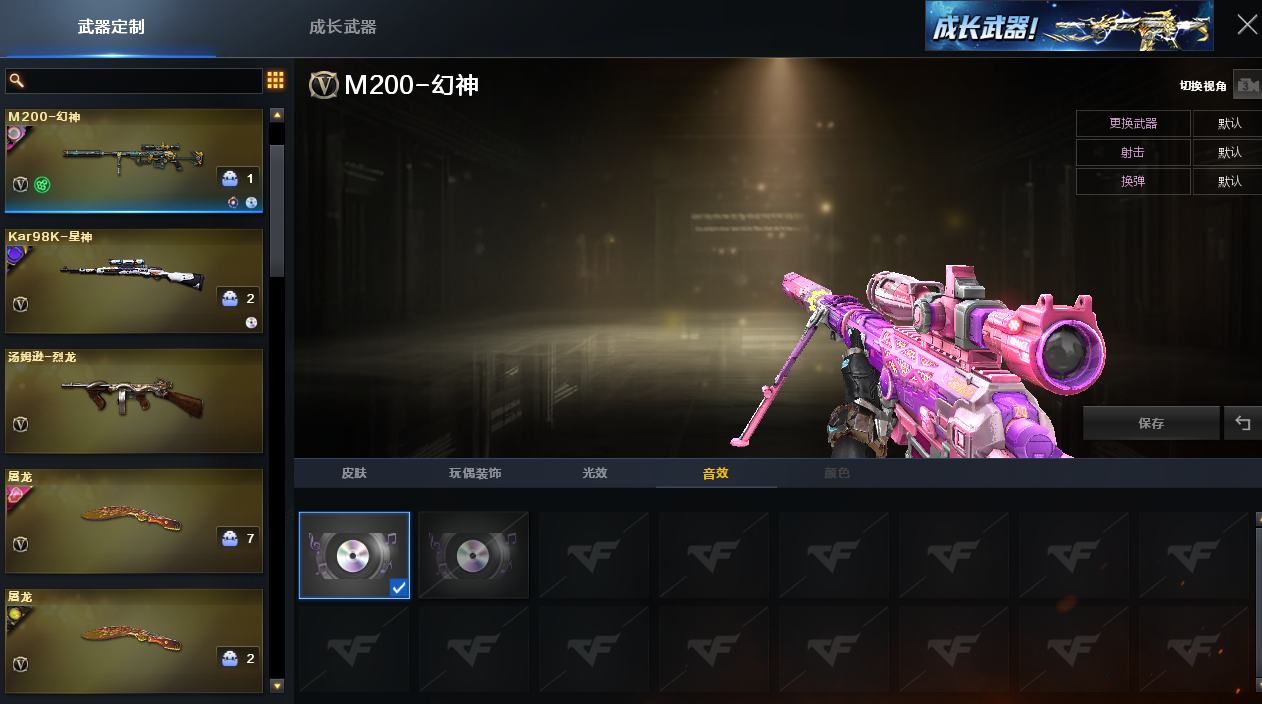Show the 光效 light effects tab
Screen dimensions: 1262x704
(595, 473)
